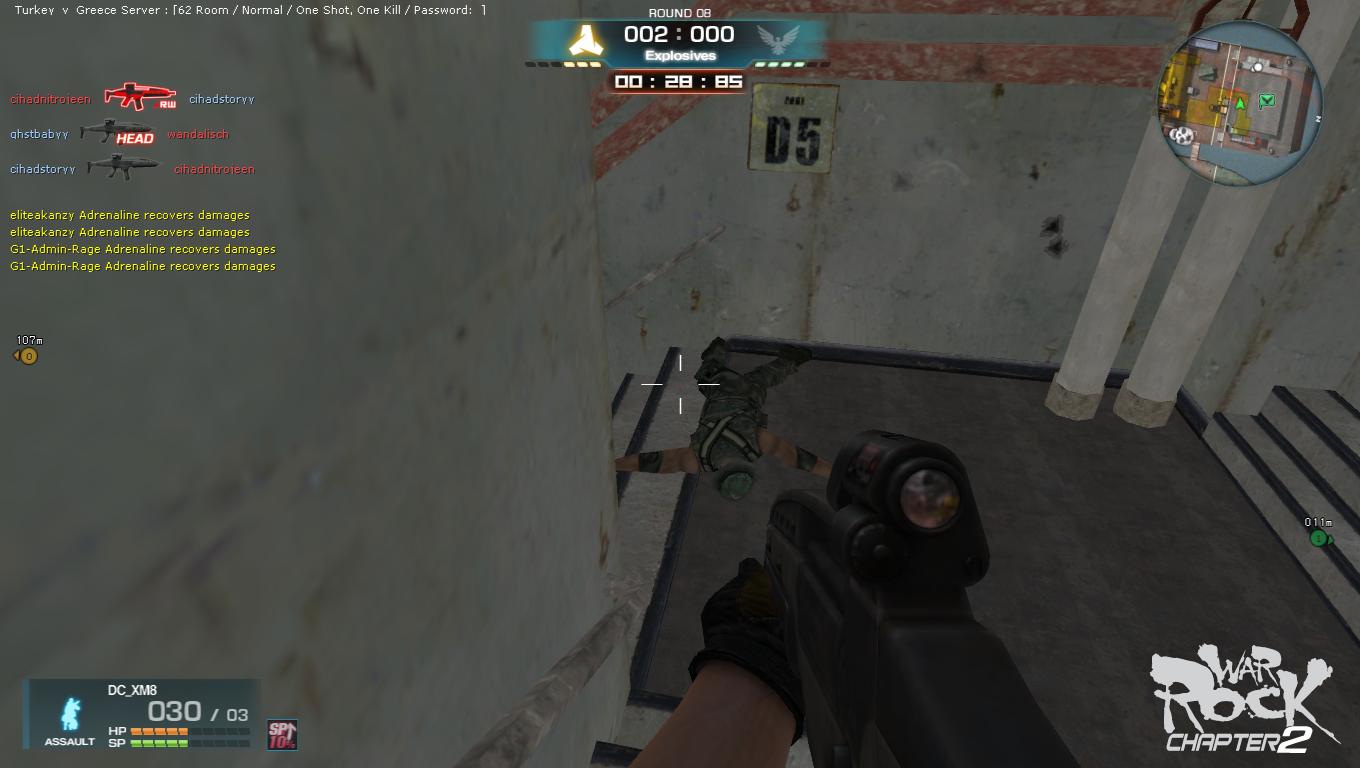Click the green 011m waypoint marker
The width and height of the screenshot is (1360, 768).
tap(1319, 538)
